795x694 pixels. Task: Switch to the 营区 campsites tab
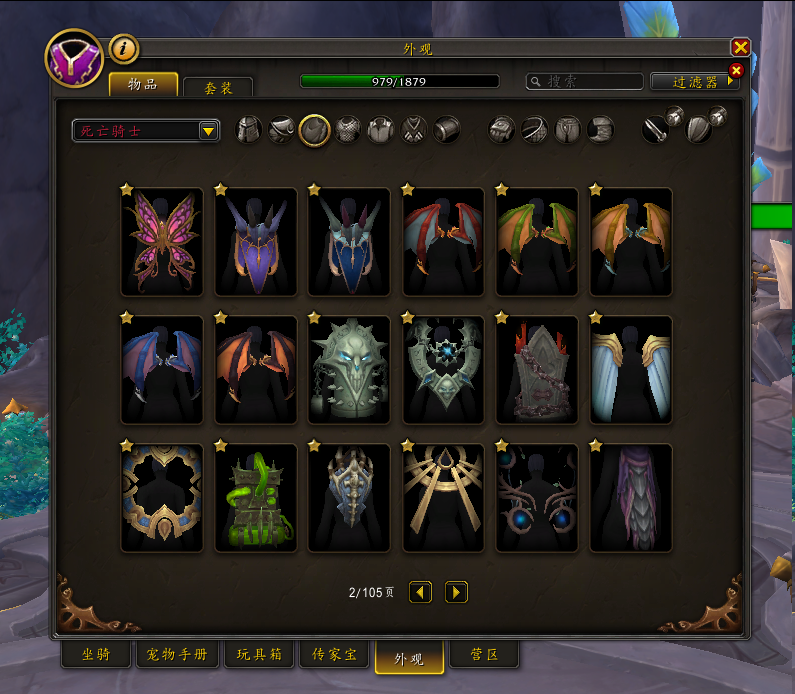[x=484, y=656]
